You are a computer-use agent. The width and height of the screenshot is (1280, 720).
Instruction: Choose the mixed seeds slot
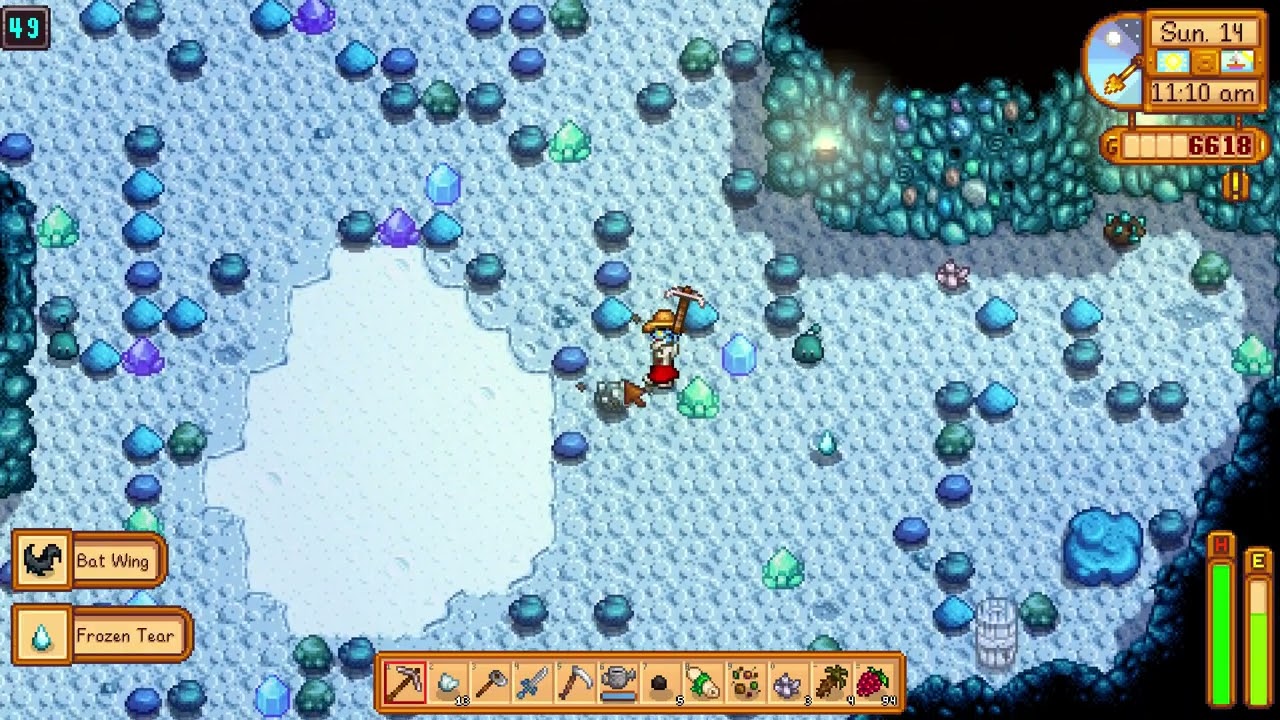coord(745,684)
